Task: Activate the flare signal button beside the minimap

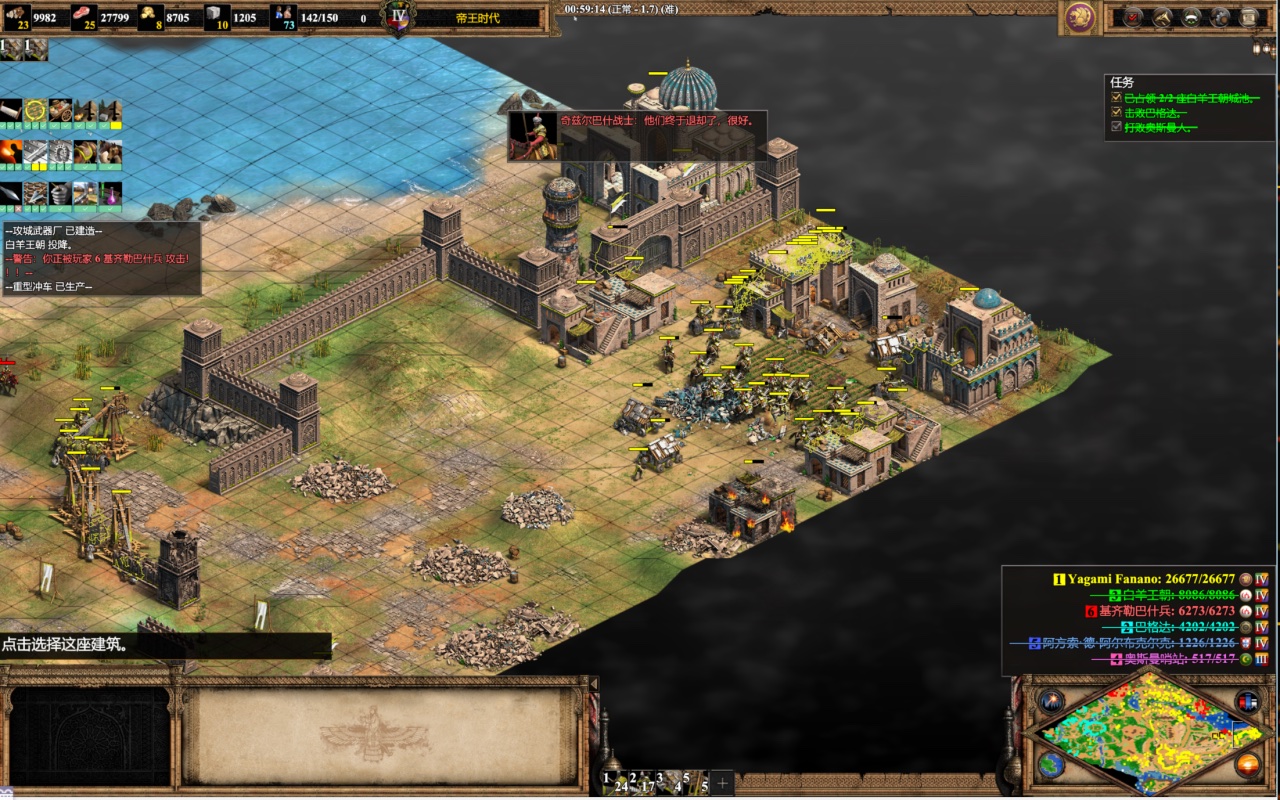Action: pyautogui.click(x=1050, y=701)
